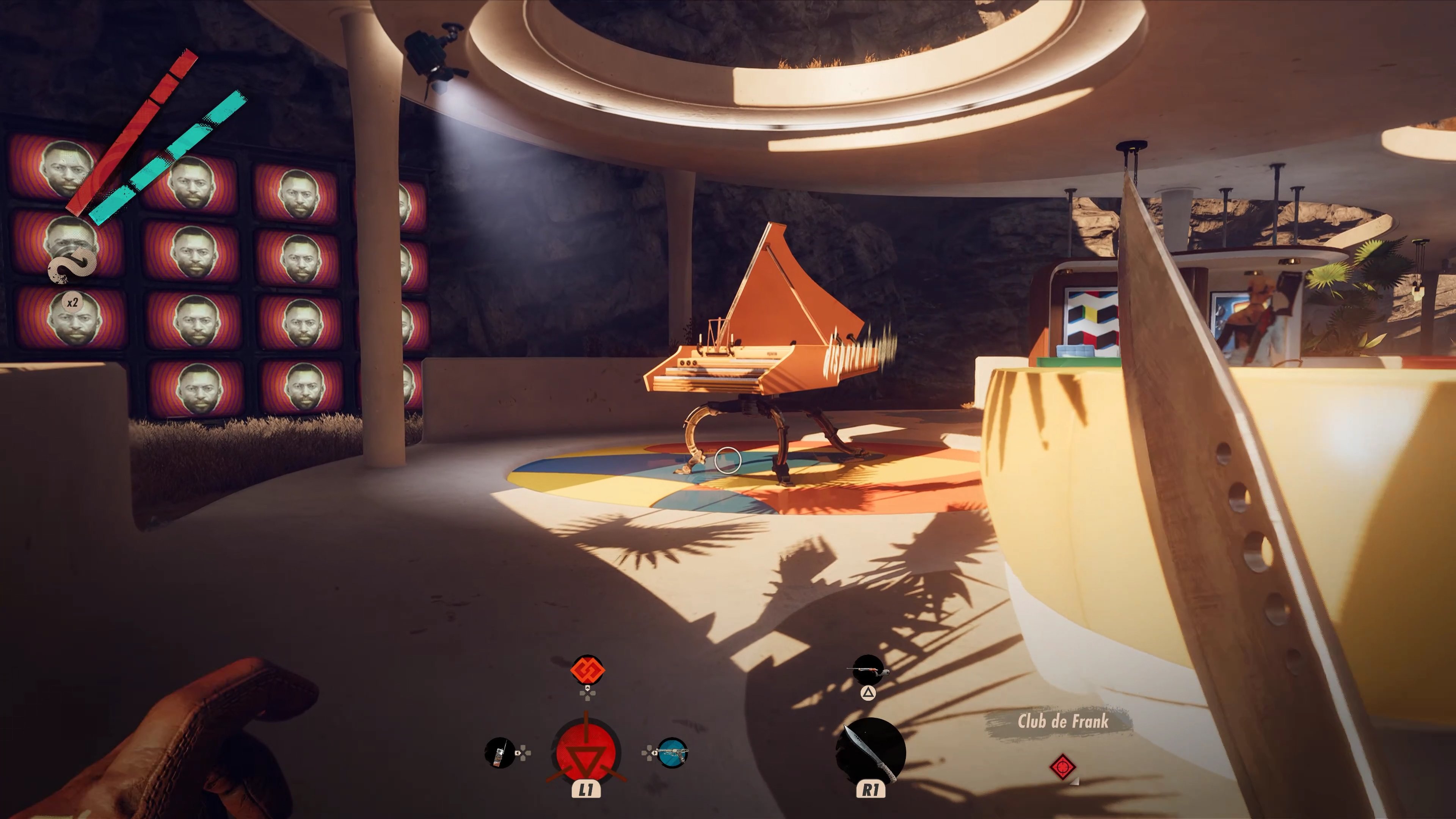The width and height of the screenshot is (1456, 819).
Task: Click the Club de Frank location label
Action: point(1062,722)
